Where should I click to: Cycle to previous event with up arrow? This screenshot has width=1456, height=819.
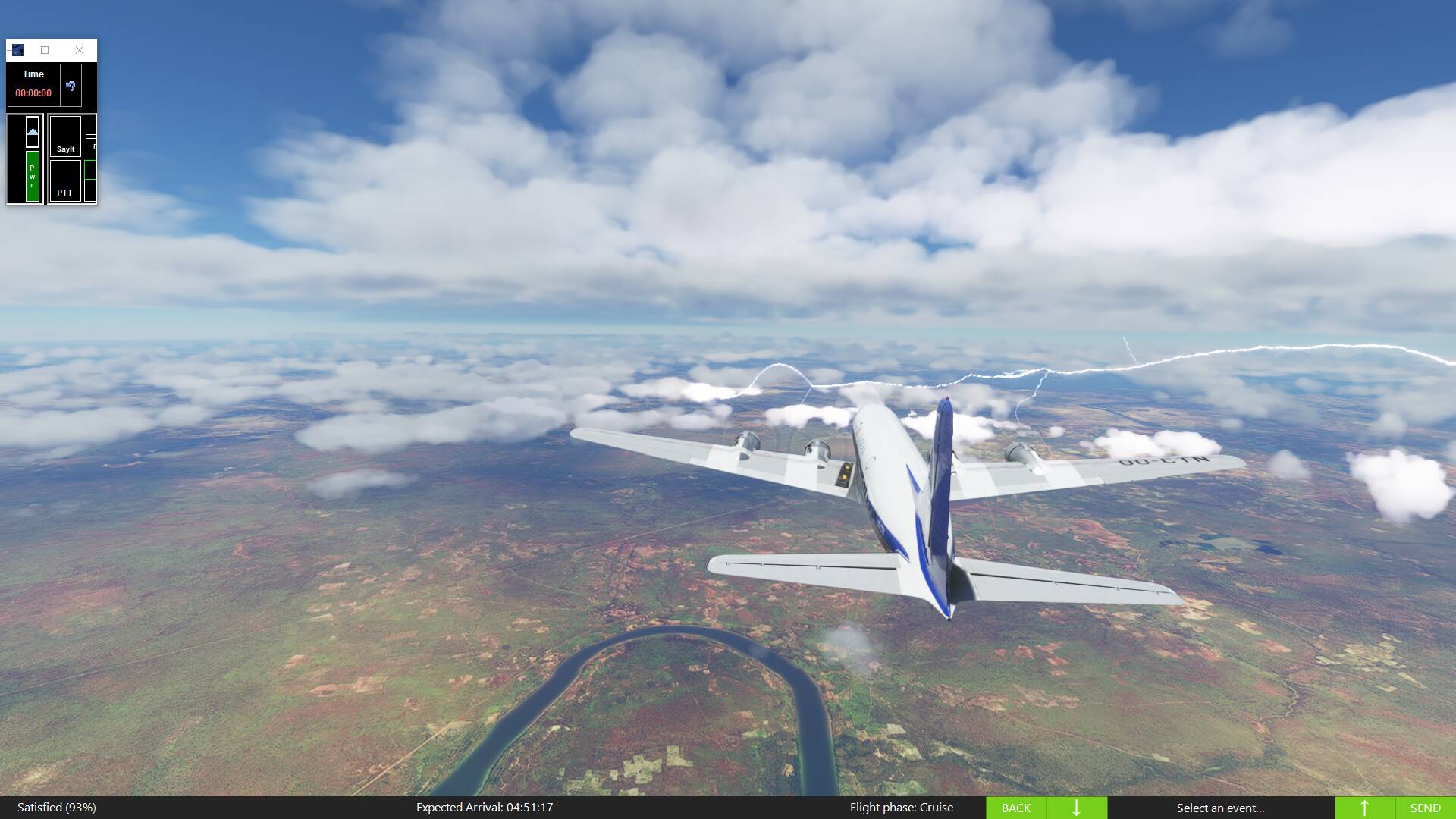click(1364, 808)
